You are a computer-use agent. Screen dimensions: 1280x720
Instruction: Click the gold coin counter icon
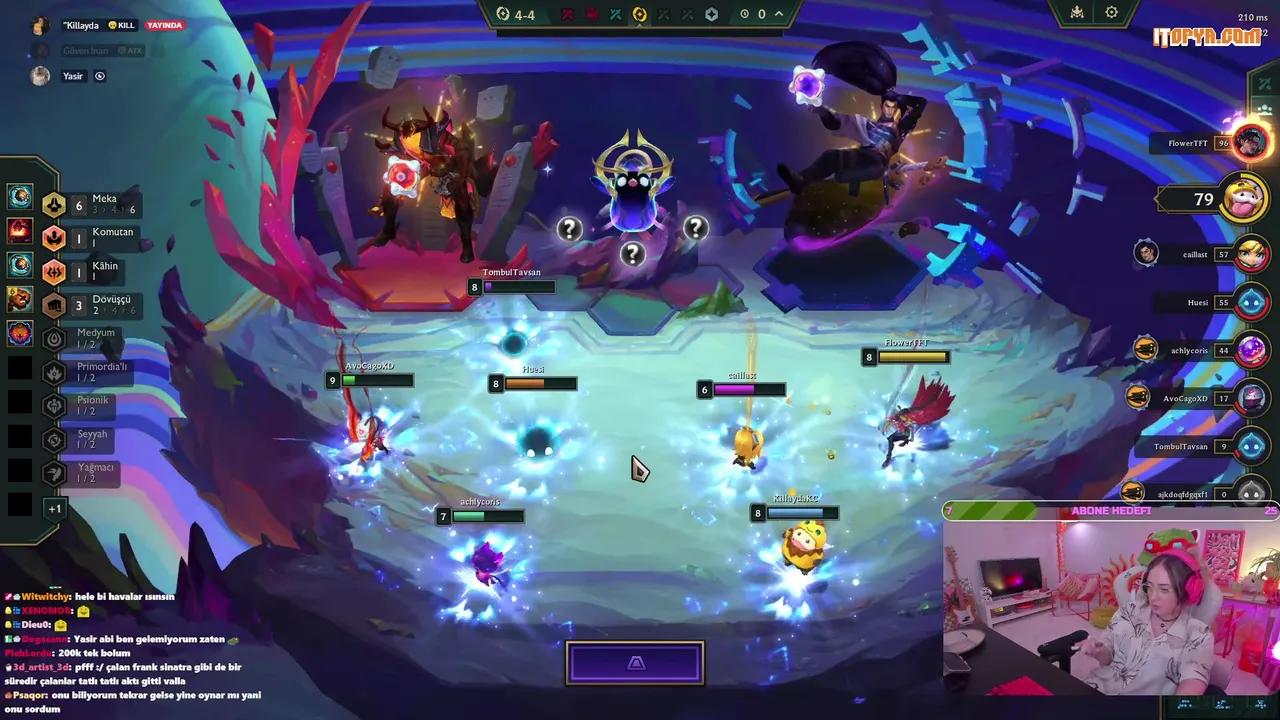click(x=743, y=12)
